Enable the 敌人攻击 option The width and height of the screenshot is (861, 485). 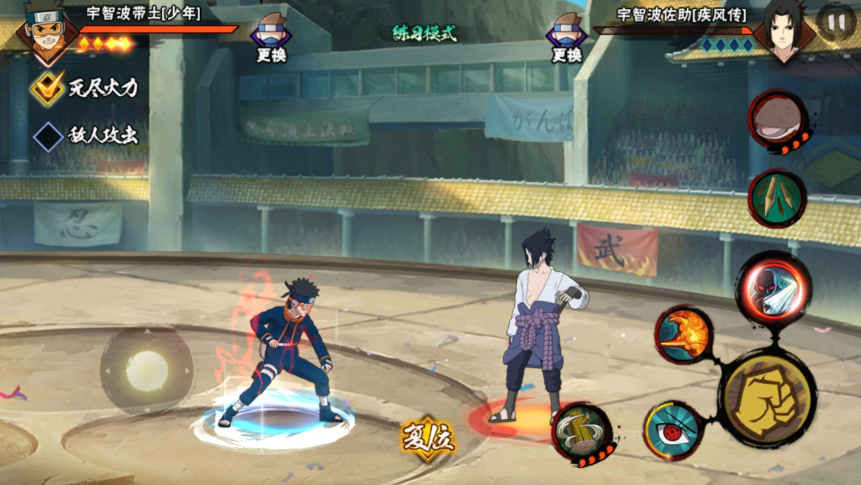tap(47, 137)
